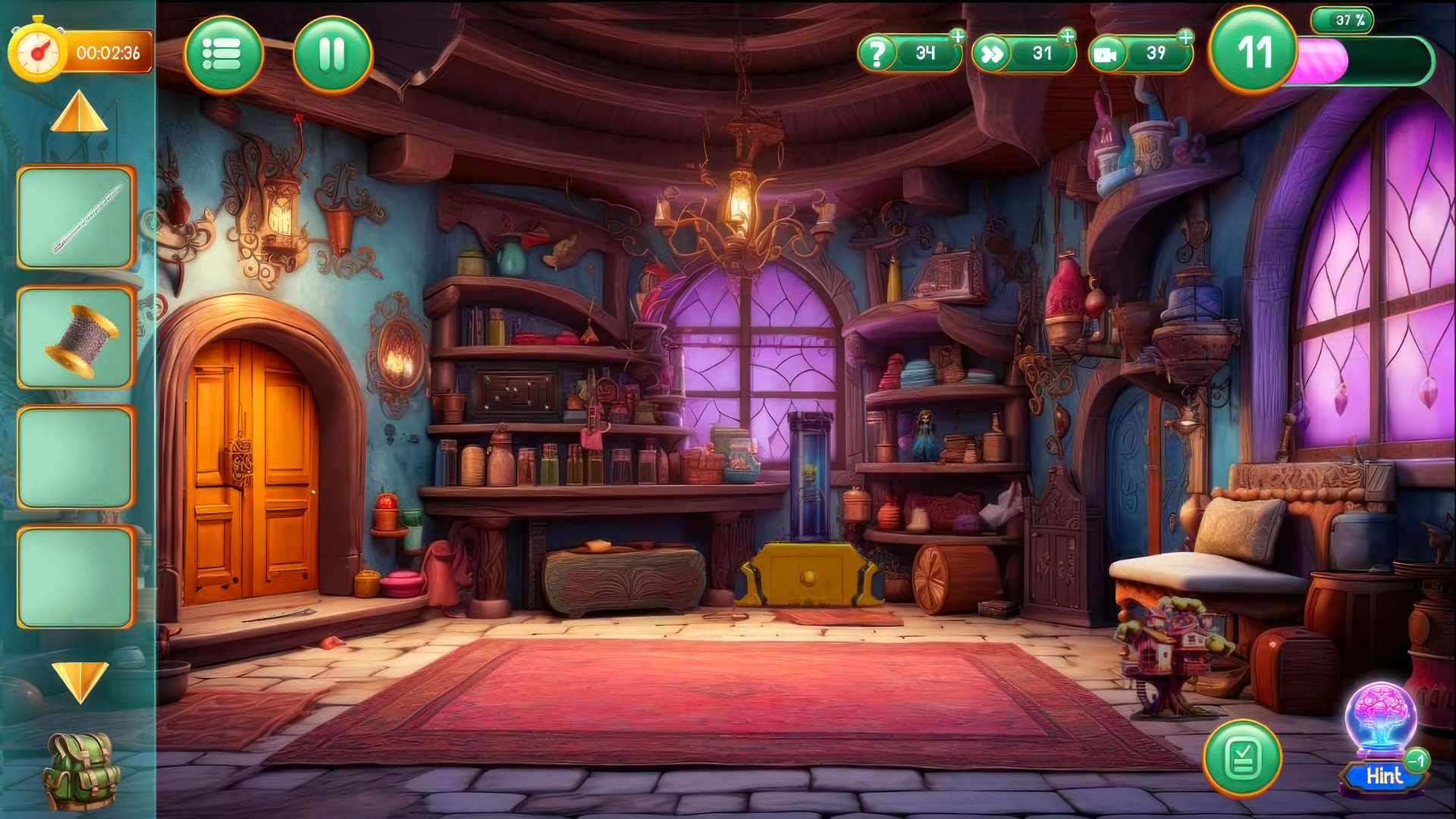The width and height of the screenshot is (1456, 819).
Task: Pause the game
Action: [x=332, y=55]
